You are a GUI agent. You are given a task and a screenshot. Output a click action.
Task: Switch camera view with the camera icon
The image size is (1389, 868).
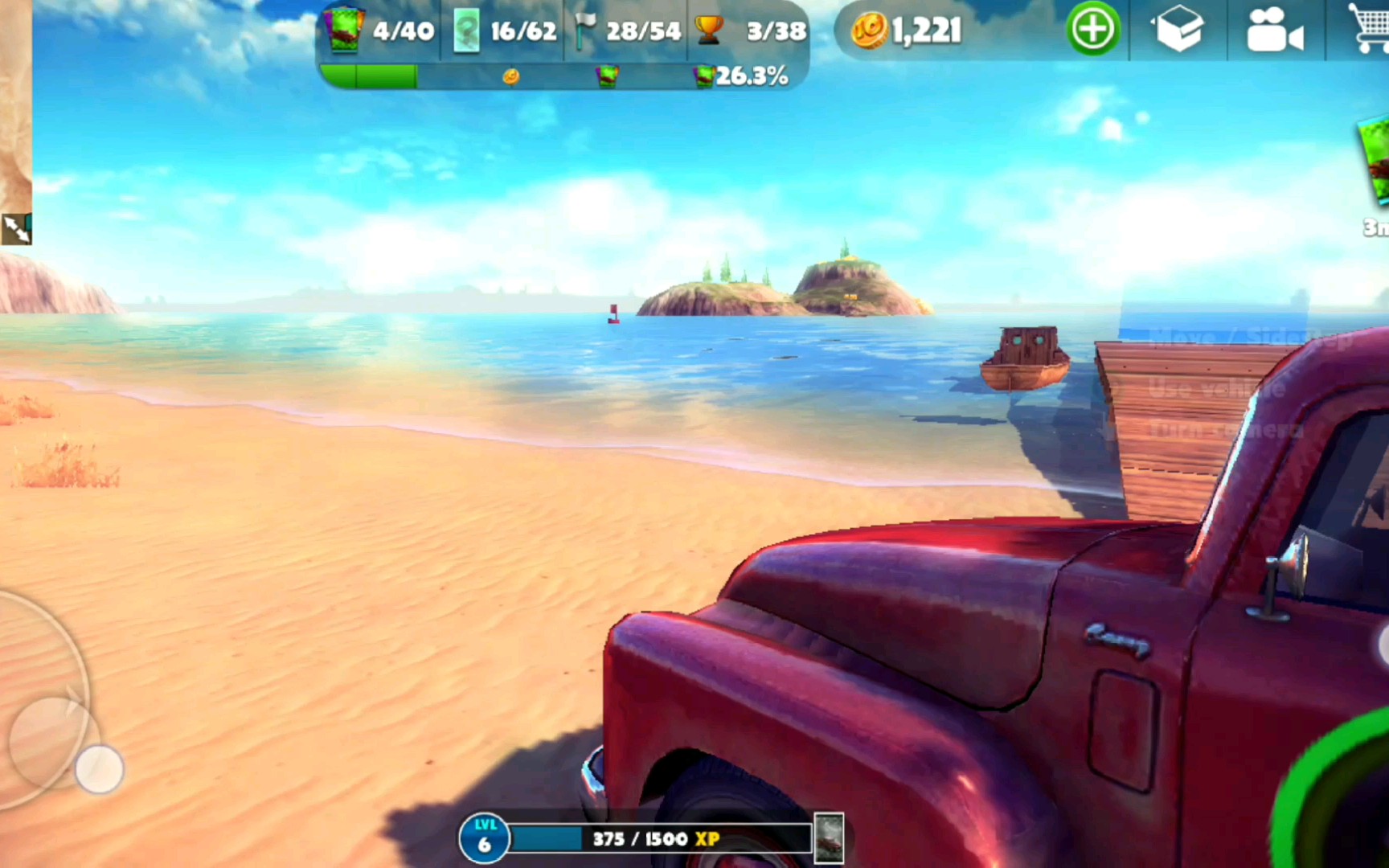1273,31
